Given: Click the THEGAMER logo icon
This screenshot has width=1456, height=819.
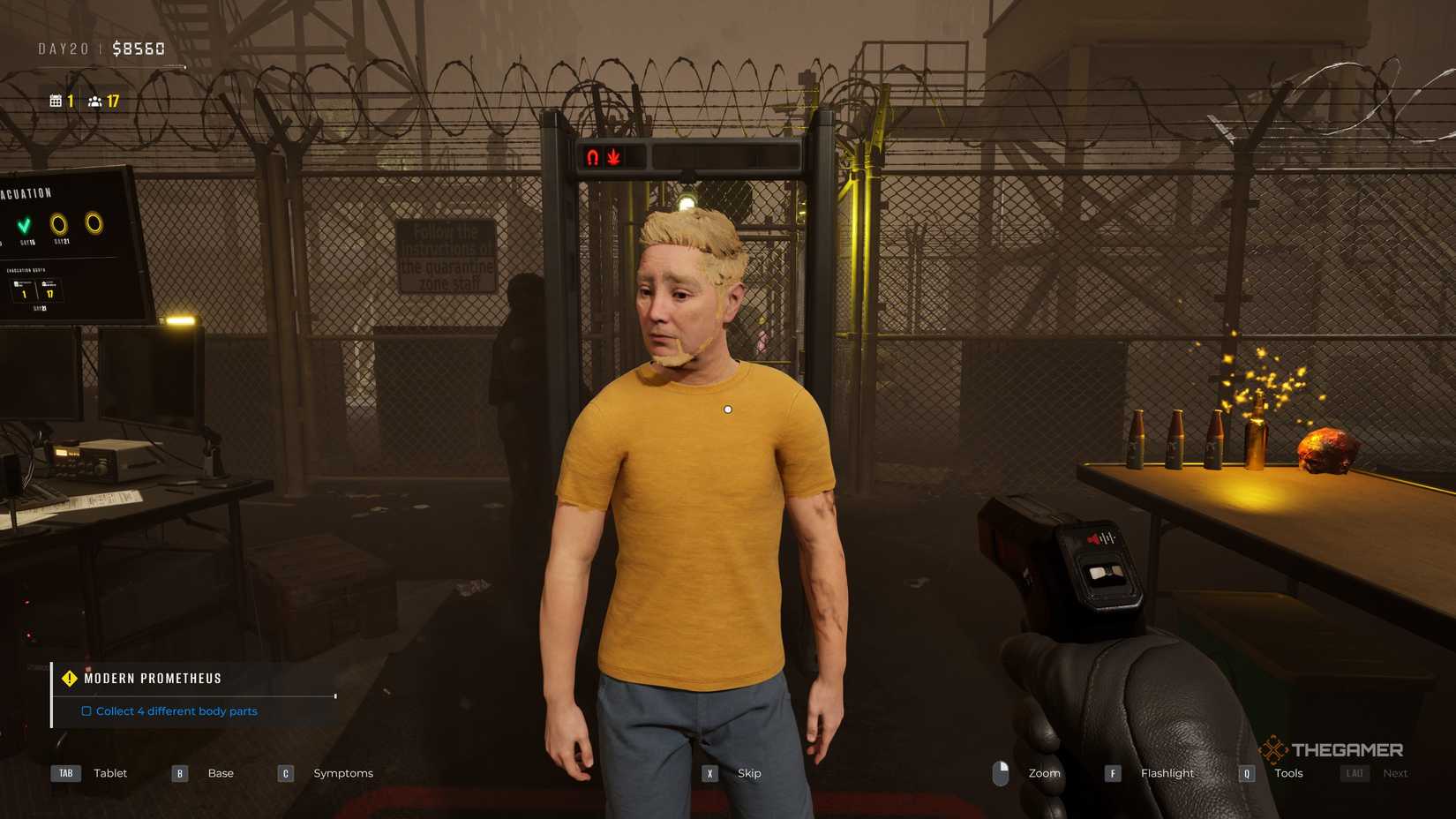Looking at the screenshot, I should pyautogui.click(x=1272, y=750).
